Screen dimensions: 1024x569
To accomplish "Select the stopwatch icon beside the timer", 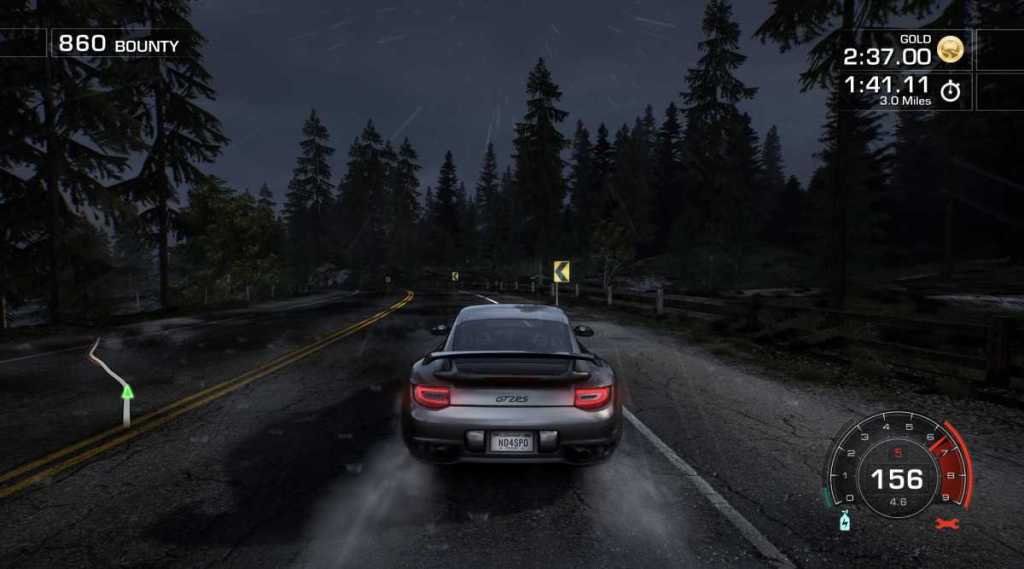I will click(950, 92).
